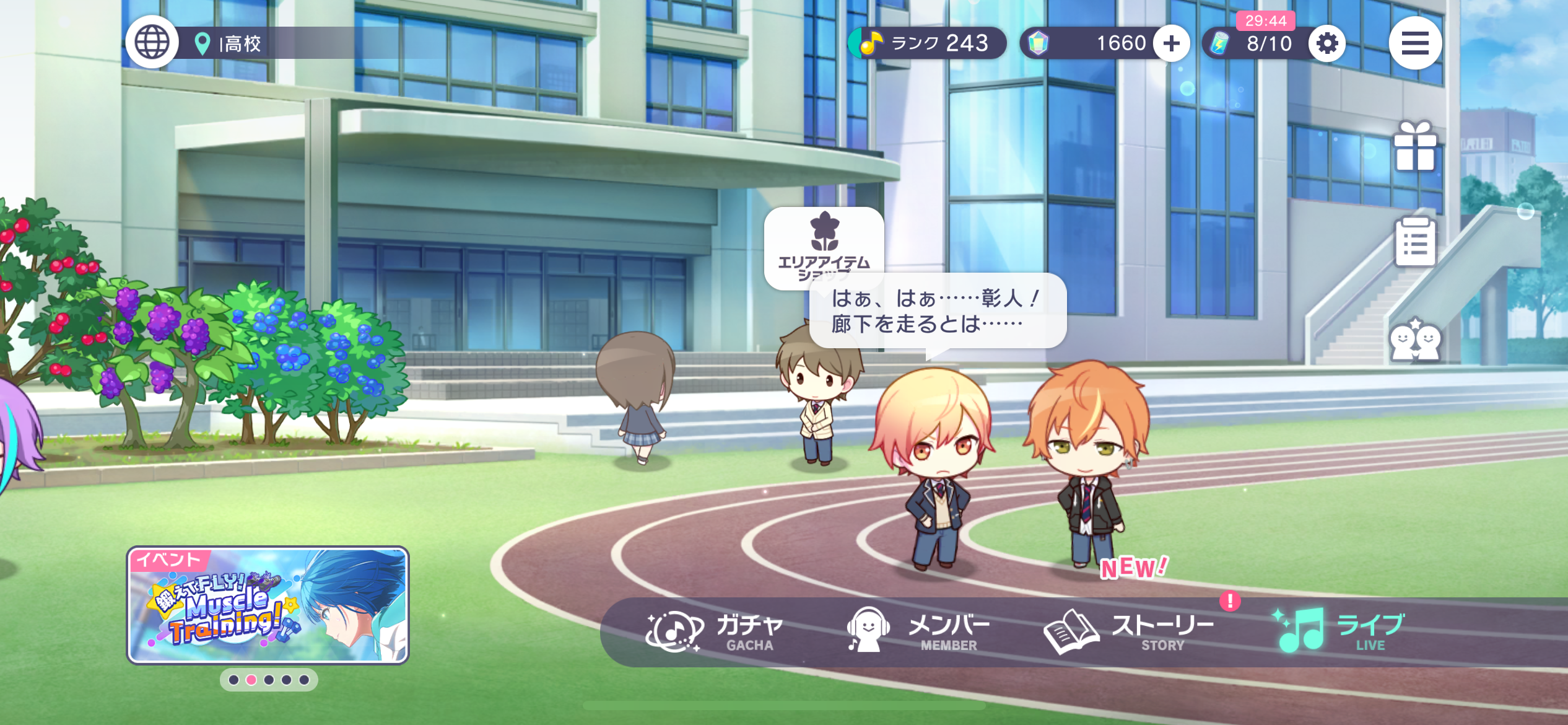Tap the plus button to add crystals
The height and width of the screenshot is (725, 1568).
coord(1171,43)
